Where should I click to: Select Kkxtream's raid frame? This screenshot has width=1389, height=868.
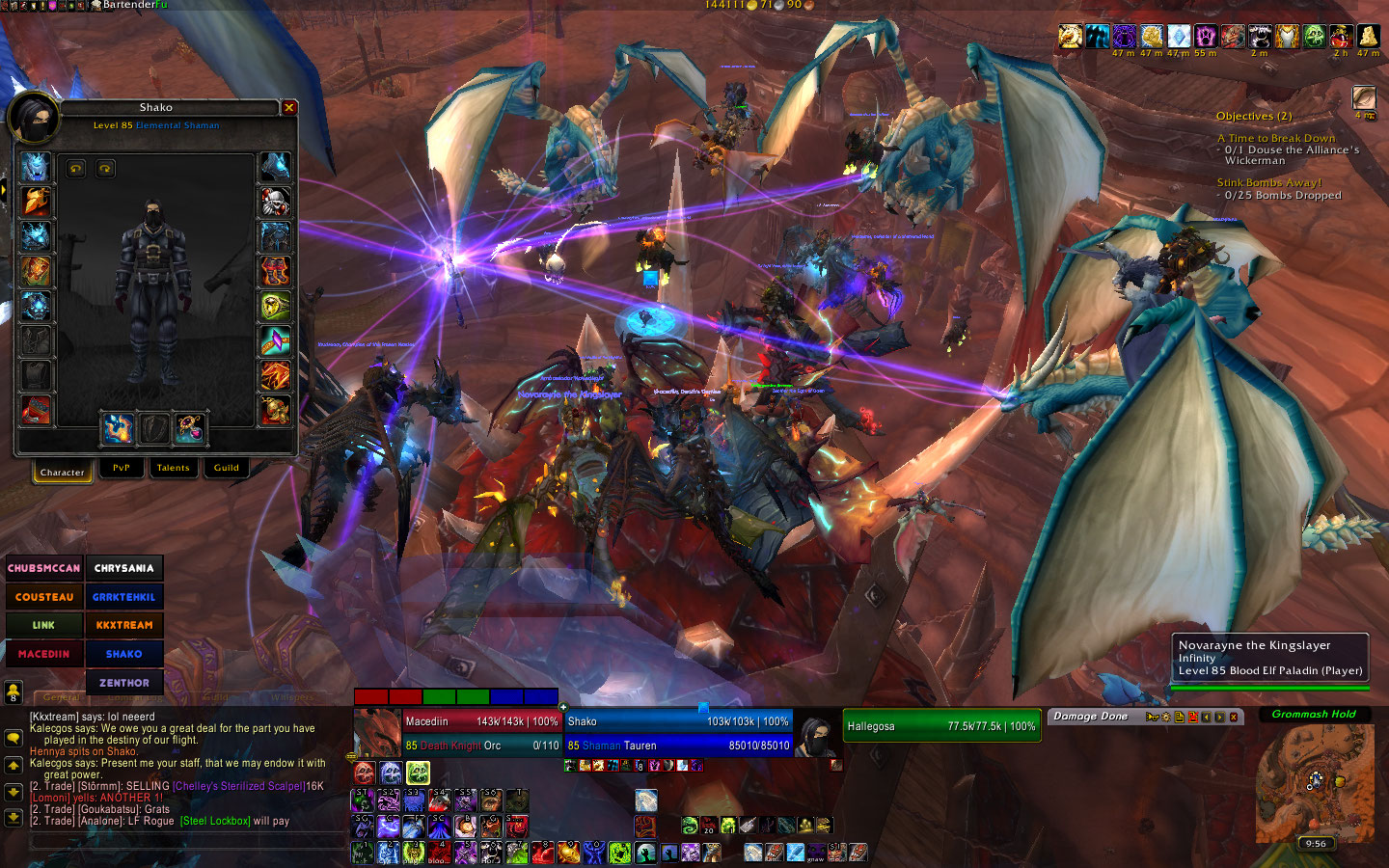click(124, 625)
